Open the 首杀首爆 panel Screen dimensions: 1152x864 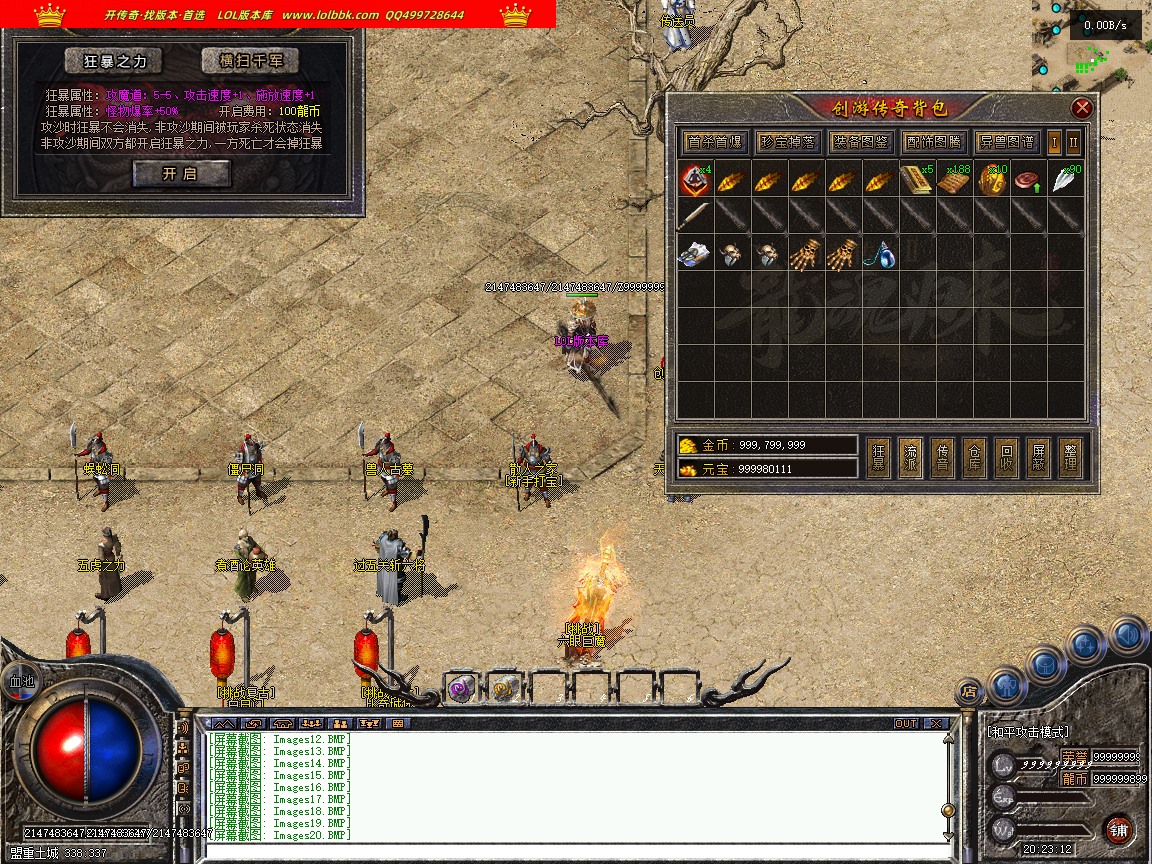[714, 142]
